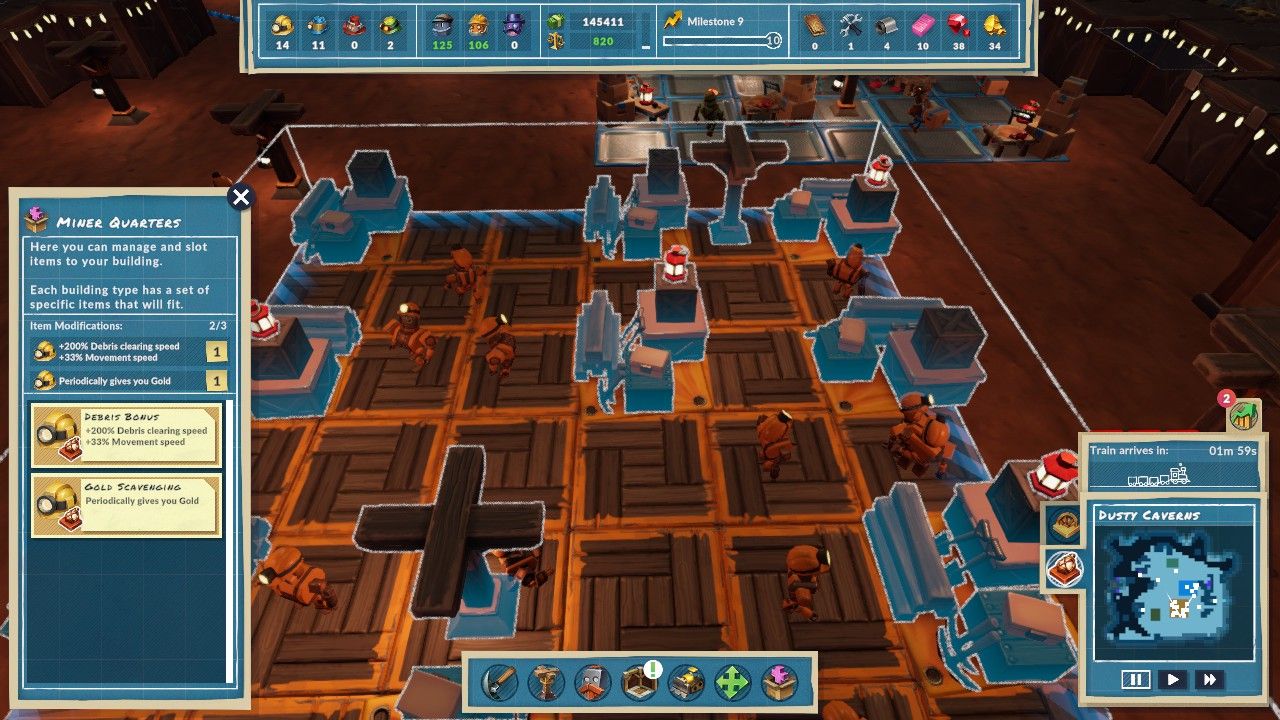Viewport: 1280px width, 720px height.
Task: Close the Miner Quarters panel
Action: [x=240, y=197]
